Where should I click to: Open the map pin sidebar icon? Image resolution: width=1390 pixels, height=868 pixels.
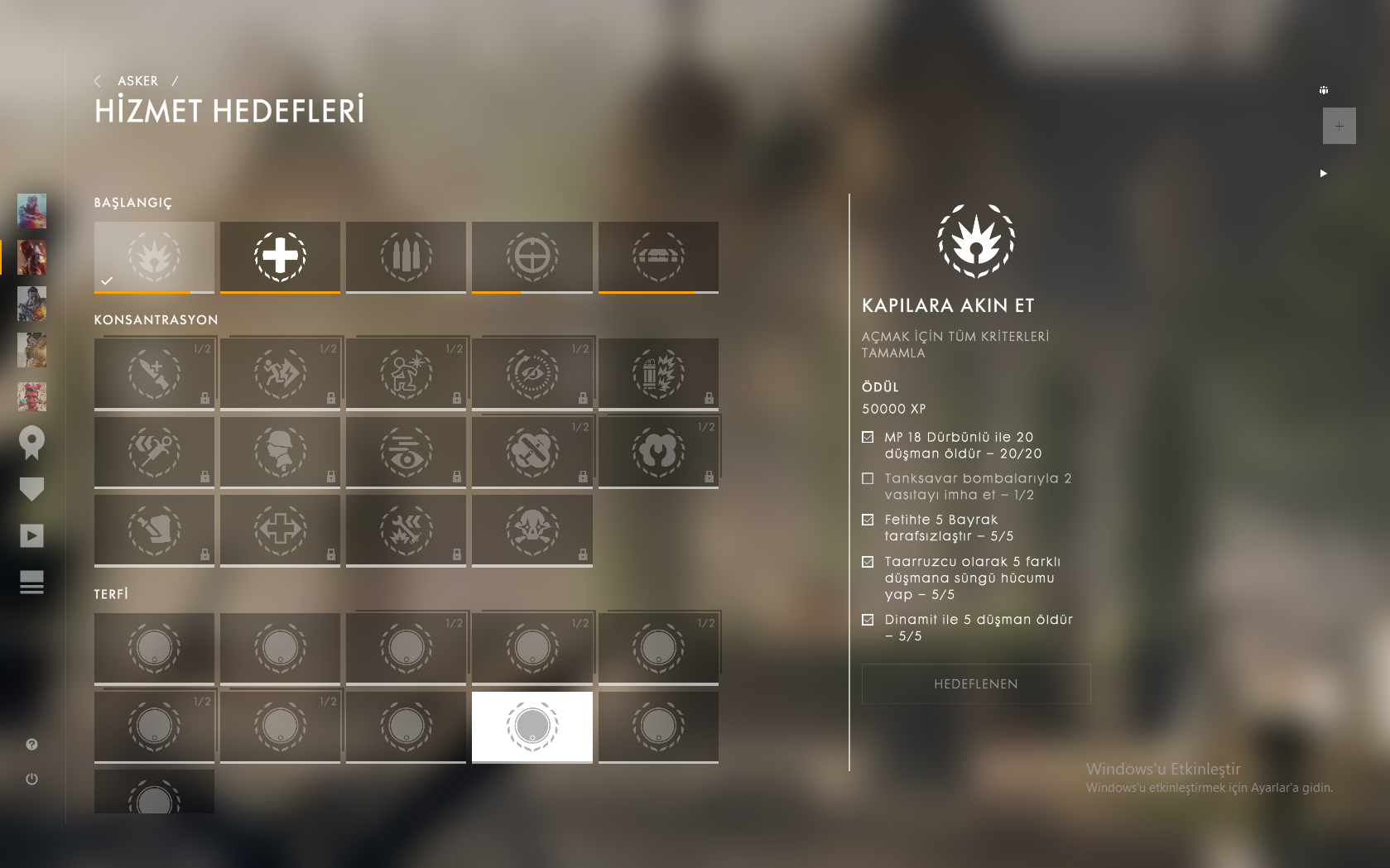click(31, 443)
